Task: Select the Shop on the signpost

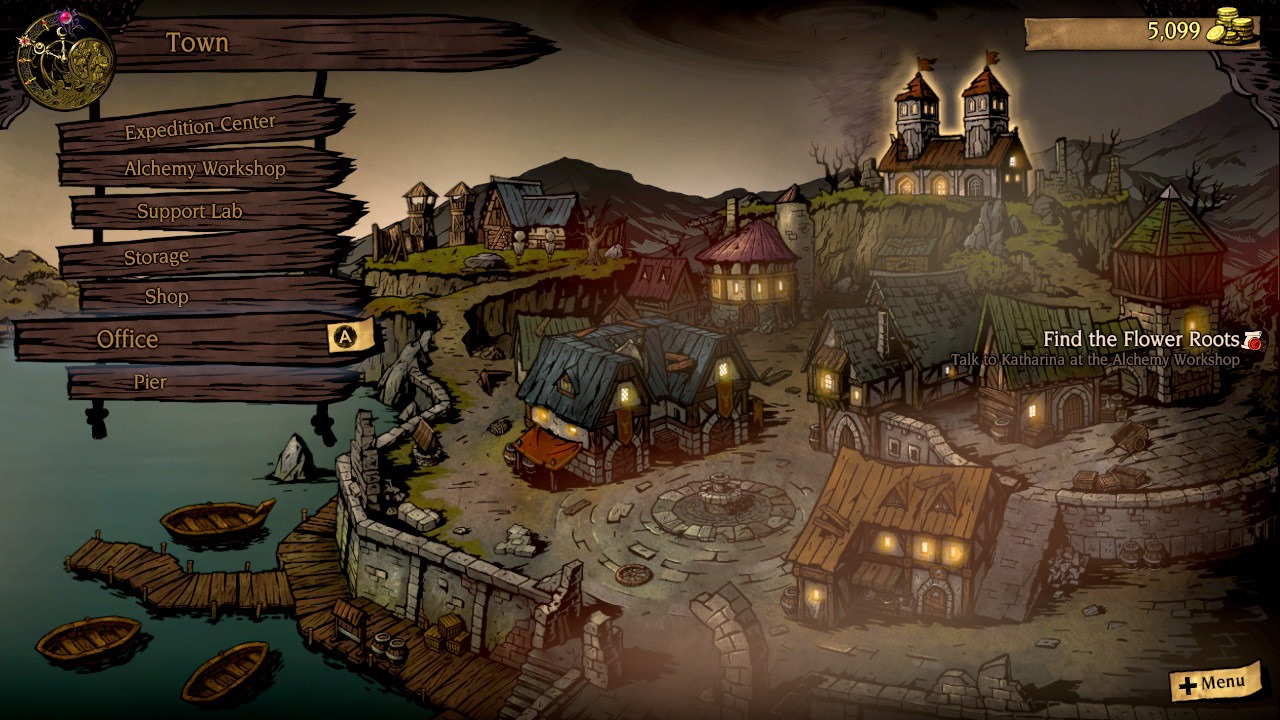Action: coord(167,297)
